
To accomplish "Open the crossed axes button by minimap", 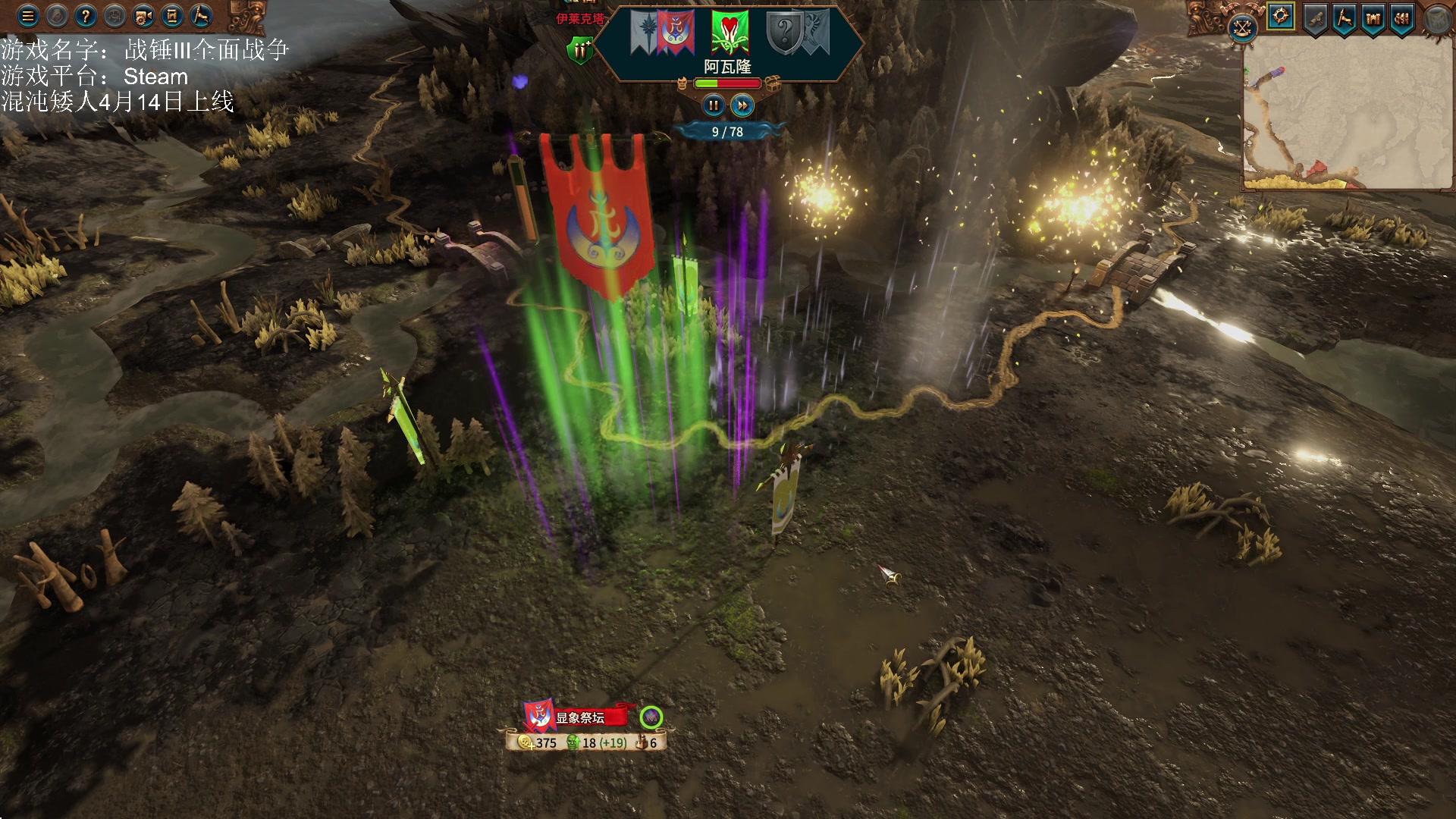I will pos(1242,29).
